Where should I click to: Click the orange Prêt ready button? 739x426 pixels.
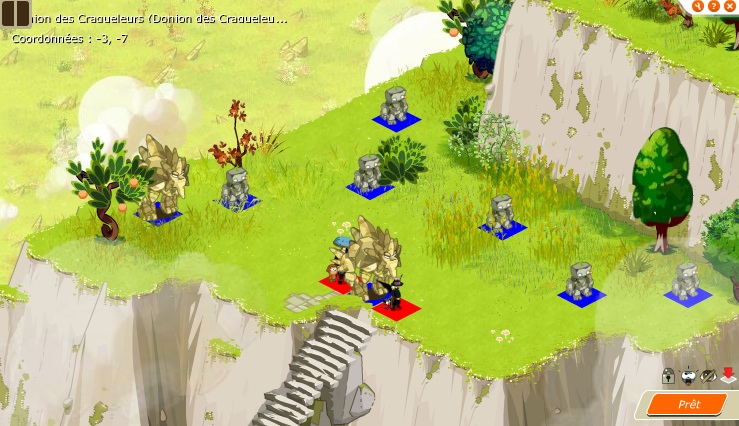689,404
